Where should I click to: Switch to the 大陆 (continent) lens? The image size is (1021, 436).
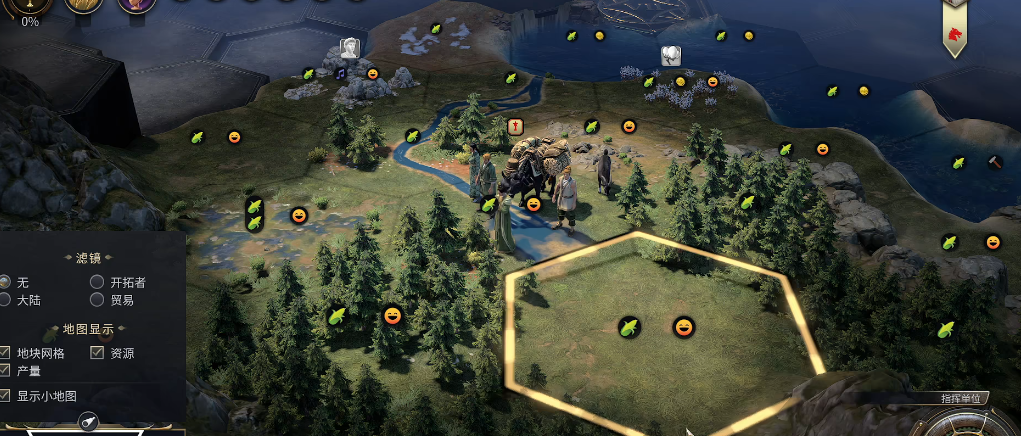[5, 300]
